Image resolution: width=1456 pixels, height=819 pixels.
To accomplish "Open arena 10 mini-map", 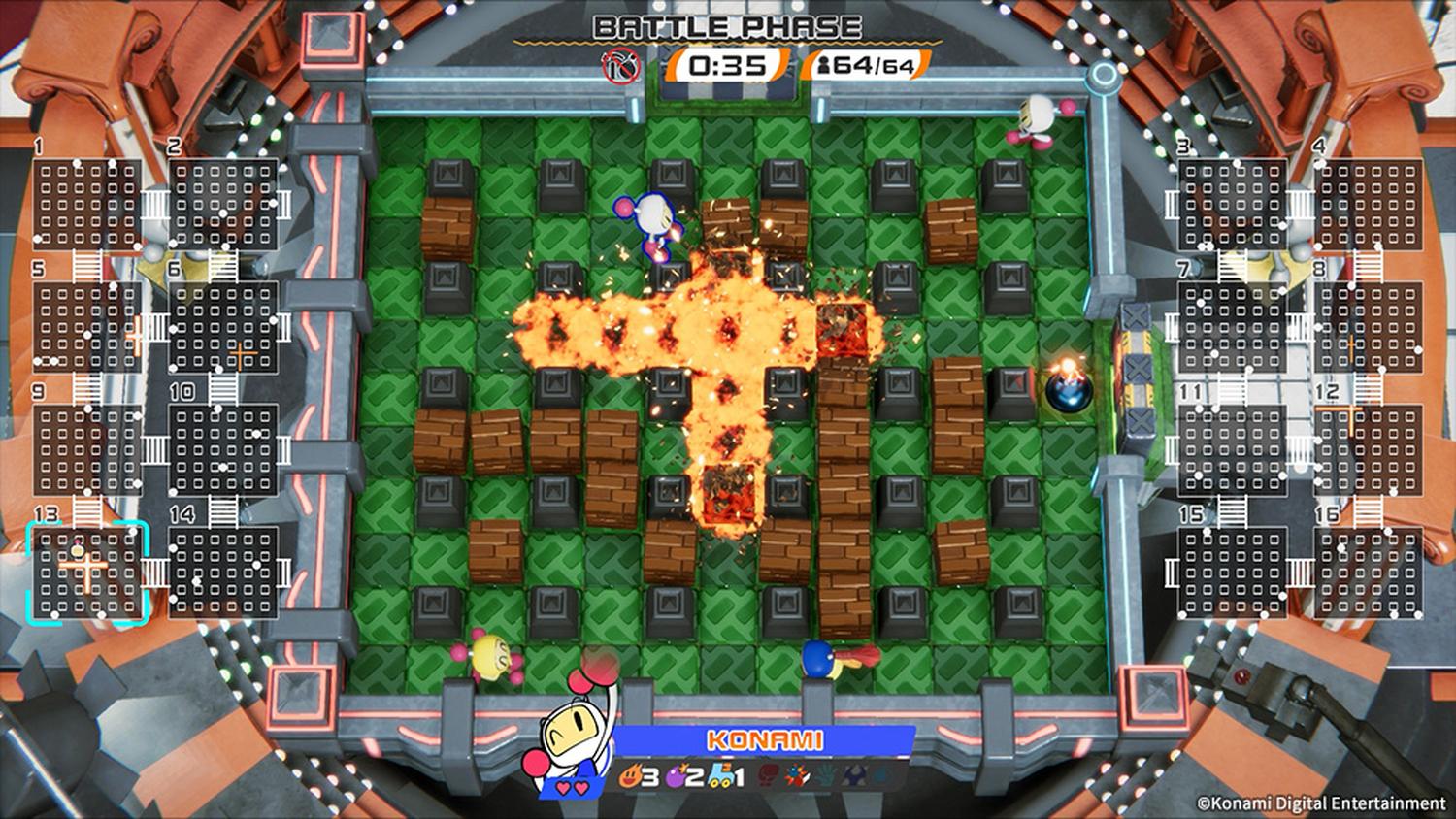I will pyautogui.click(x=222, y=450).
